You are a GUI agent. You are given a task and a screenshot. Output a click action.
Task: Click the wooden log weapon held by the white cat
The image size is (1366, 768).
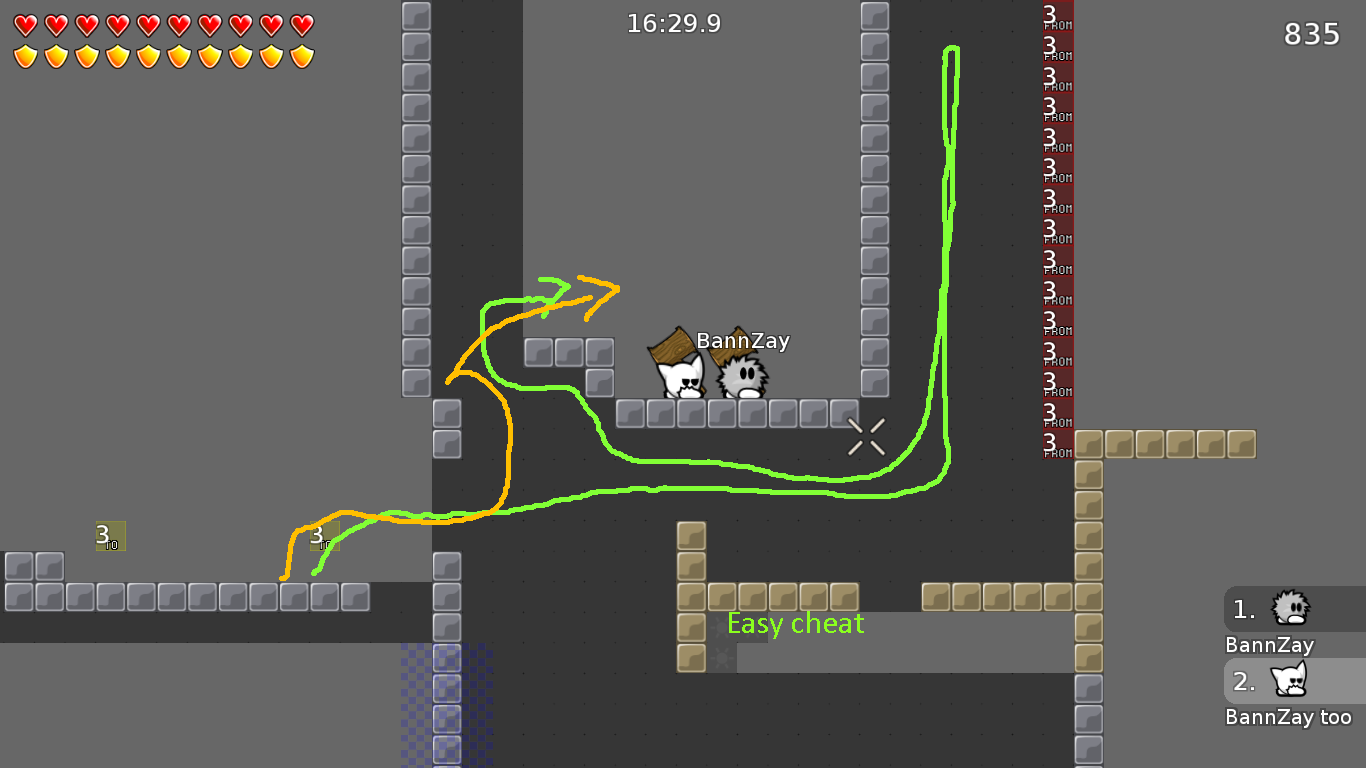click(x=672, y=350)
